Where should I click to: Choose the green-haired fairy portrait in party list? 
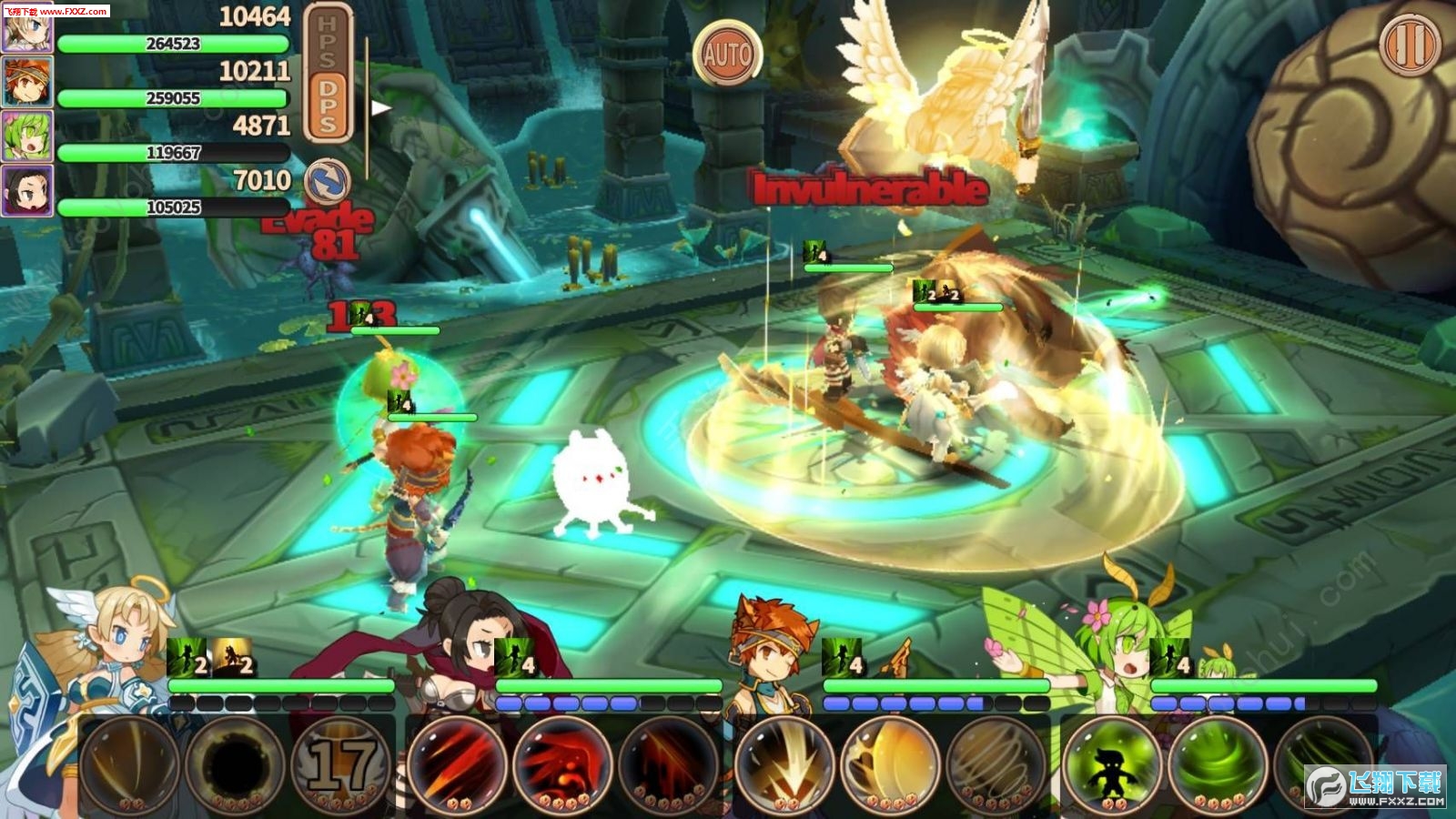[26, 136]
